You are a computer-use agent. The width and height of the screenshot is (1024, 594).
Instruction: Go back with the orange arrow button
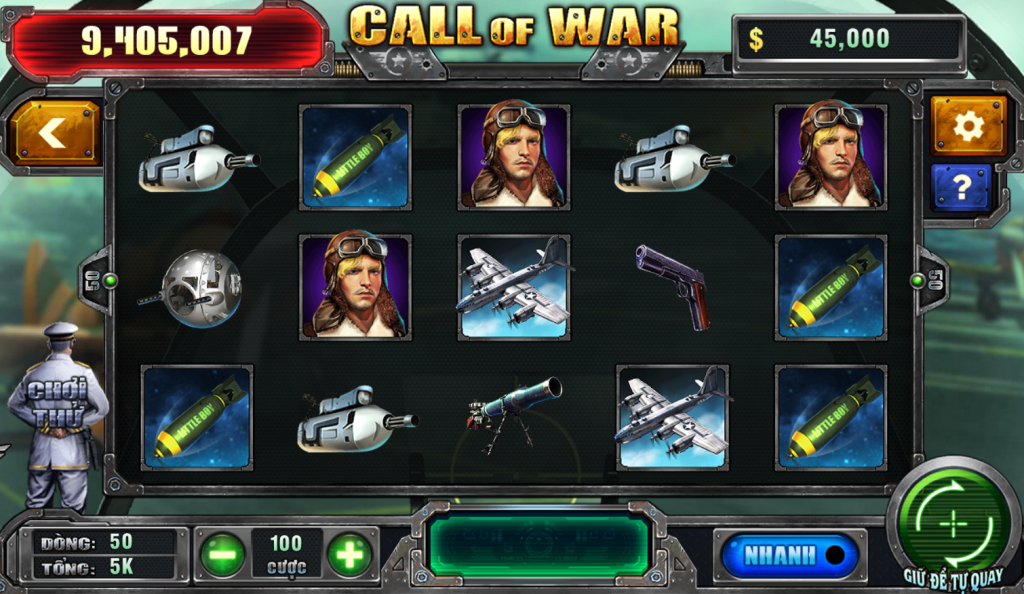[55, 132]
